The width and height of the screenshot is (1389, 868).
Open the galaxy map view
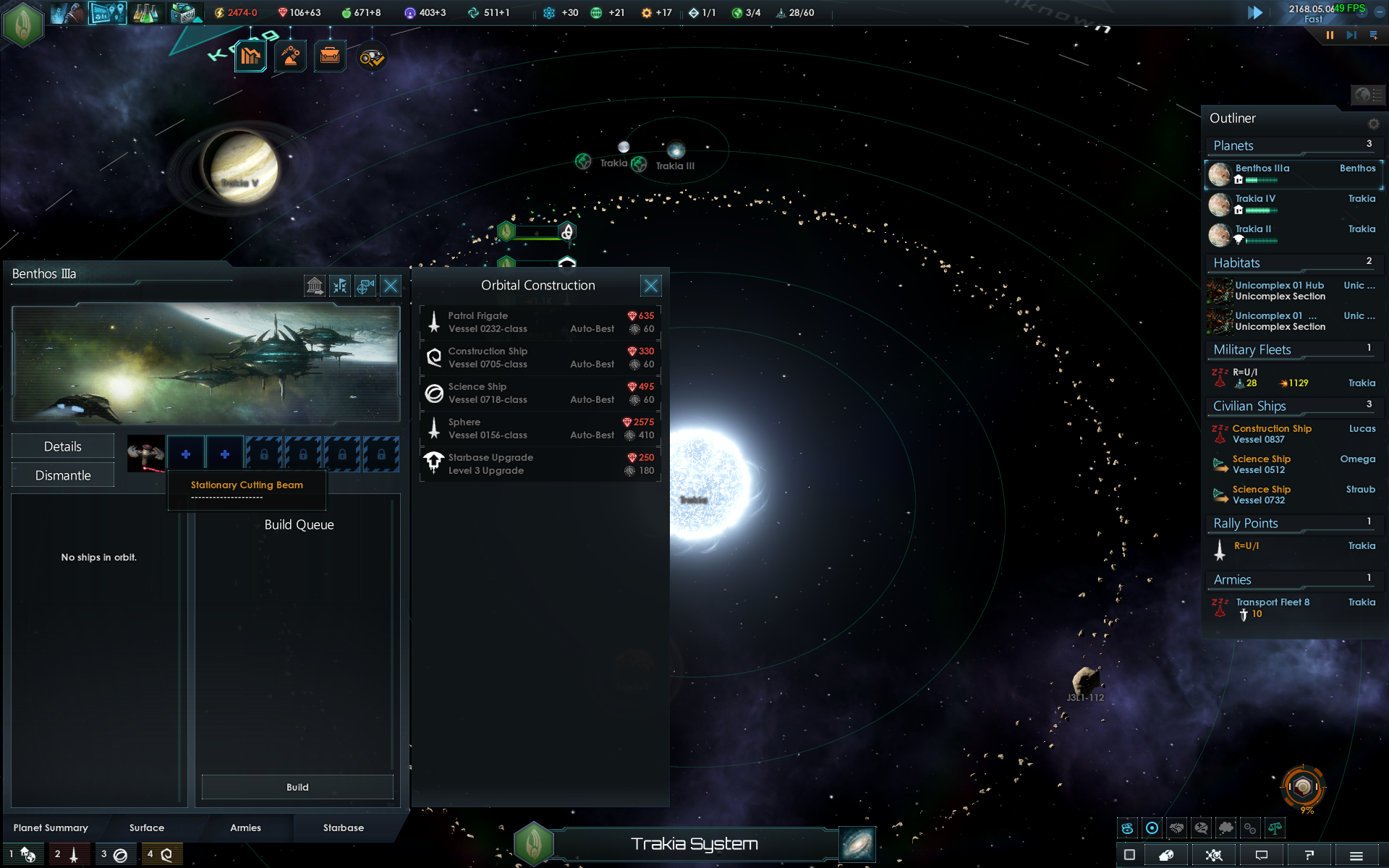click(857, 844)
